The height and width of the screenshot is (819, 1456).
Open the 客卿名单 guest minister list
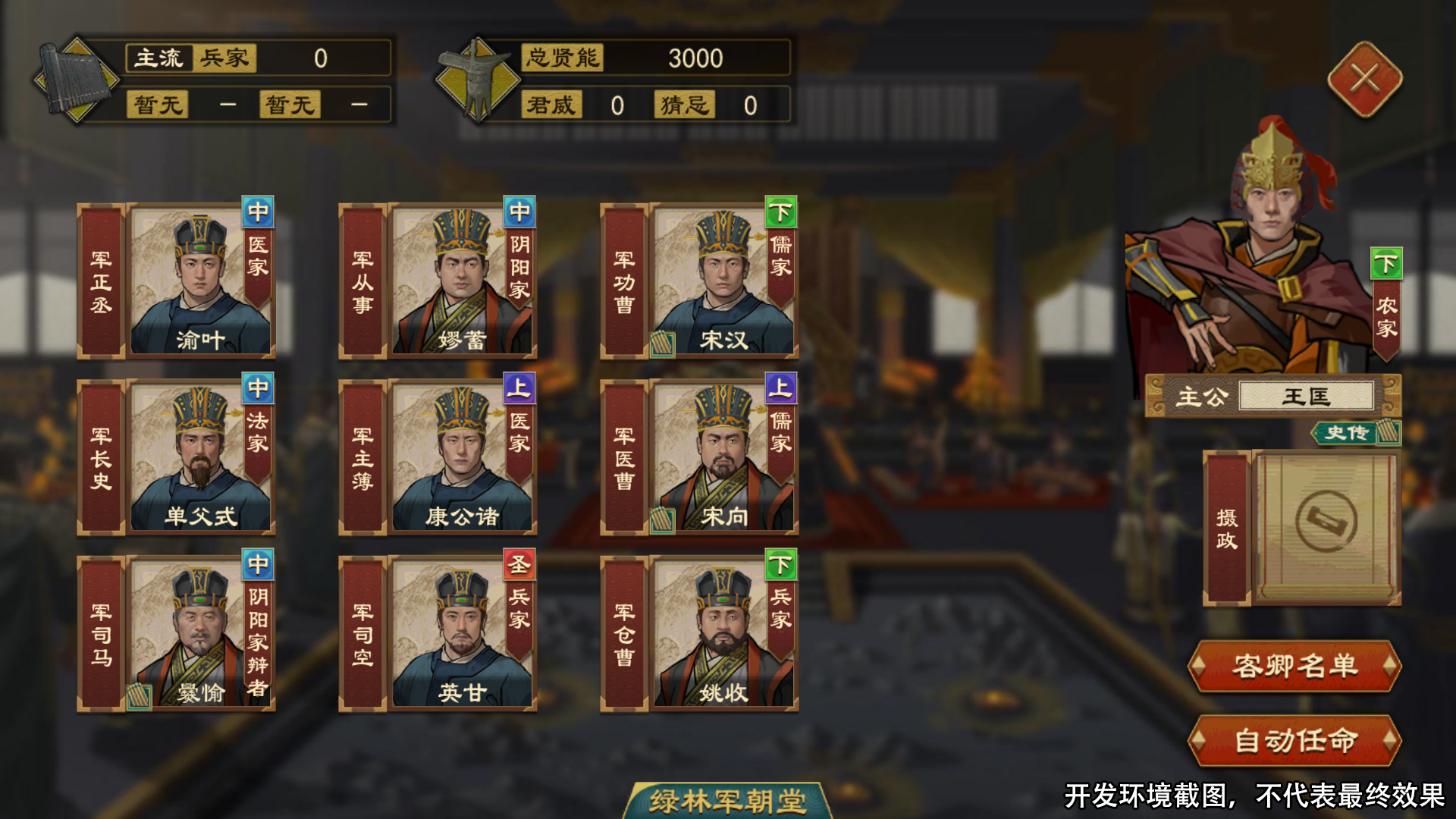(1294, 666)
